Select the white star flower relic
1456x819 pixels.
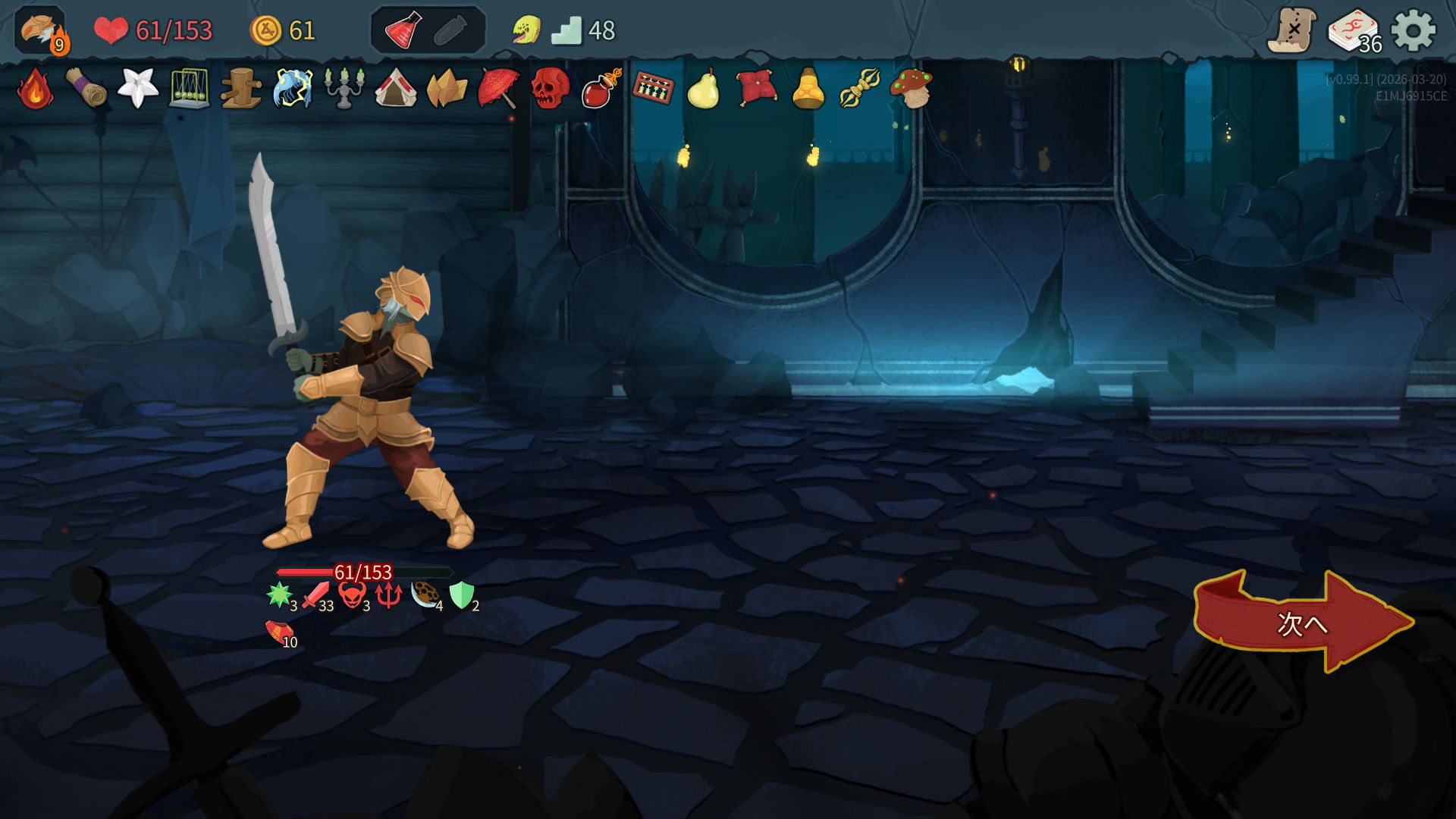tap(138, 89)
